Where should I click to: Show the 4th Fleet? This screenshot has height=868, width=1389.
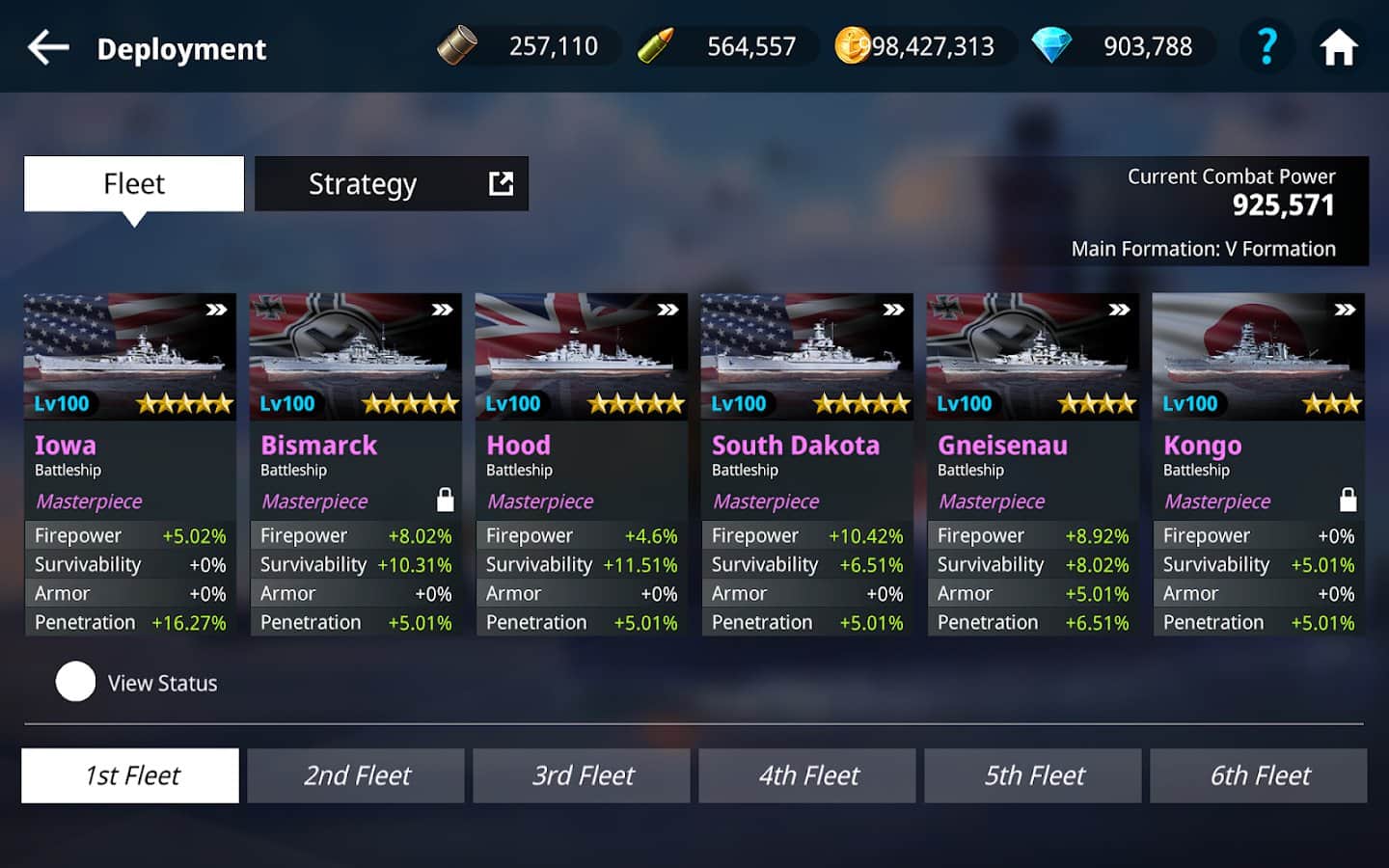tap(807, 775)
